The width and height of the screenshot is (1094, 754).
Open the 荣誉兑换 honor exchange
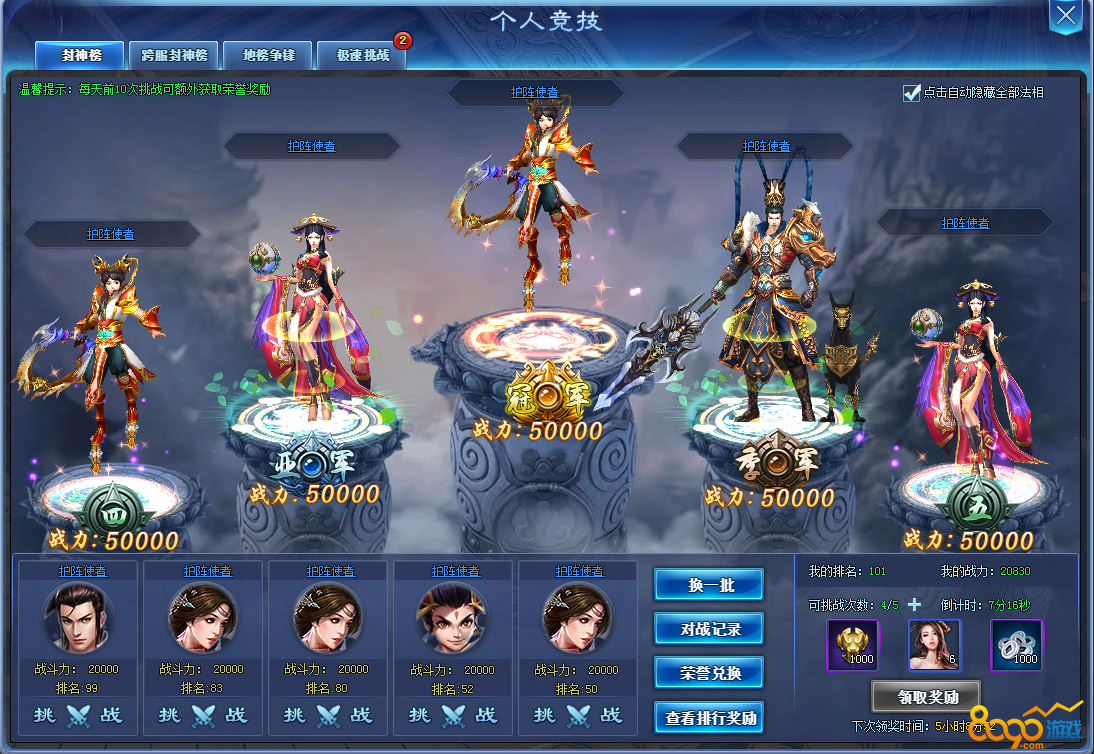(x=709, y=673)
